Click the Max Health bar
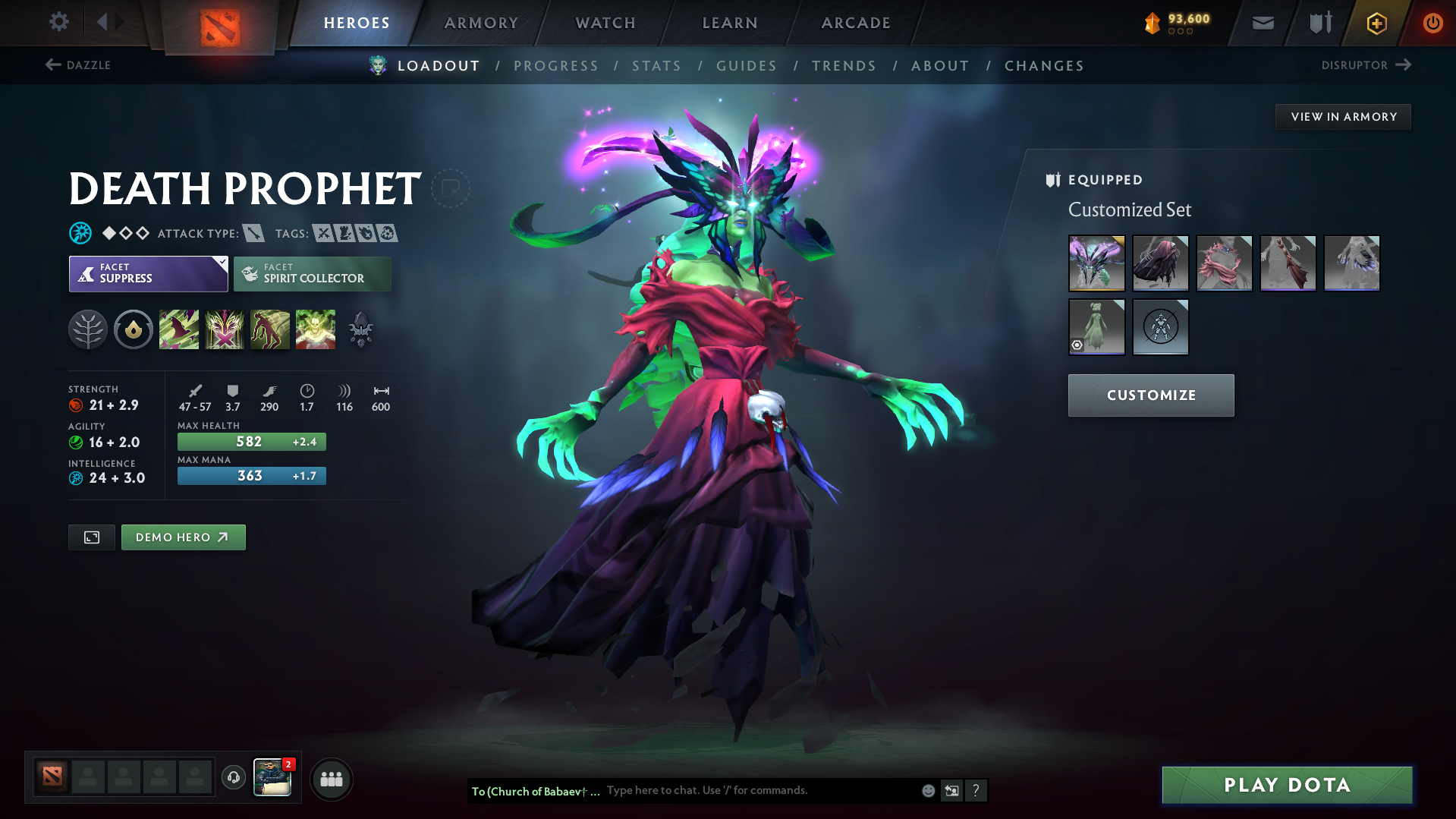The image size is (1456, 819). pyautogui.click(x=251, y=441)
